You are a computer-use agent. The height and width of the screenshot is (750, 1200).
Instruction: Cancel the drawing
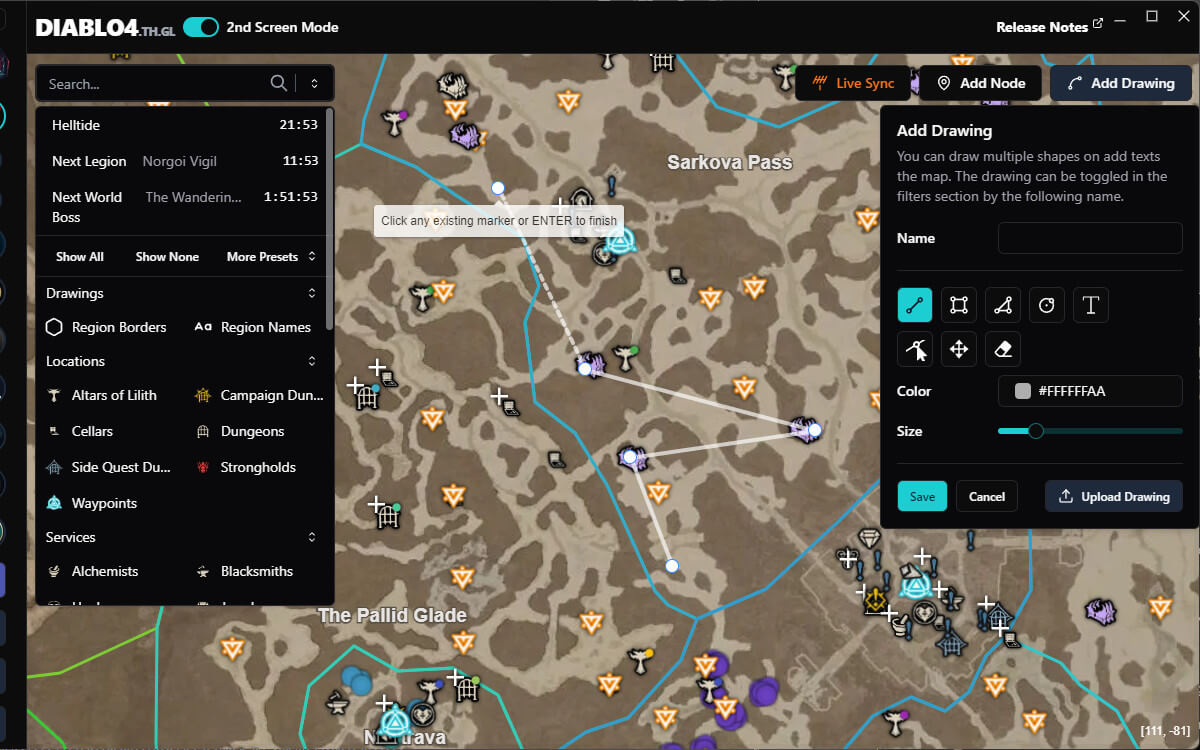(986, 496)
